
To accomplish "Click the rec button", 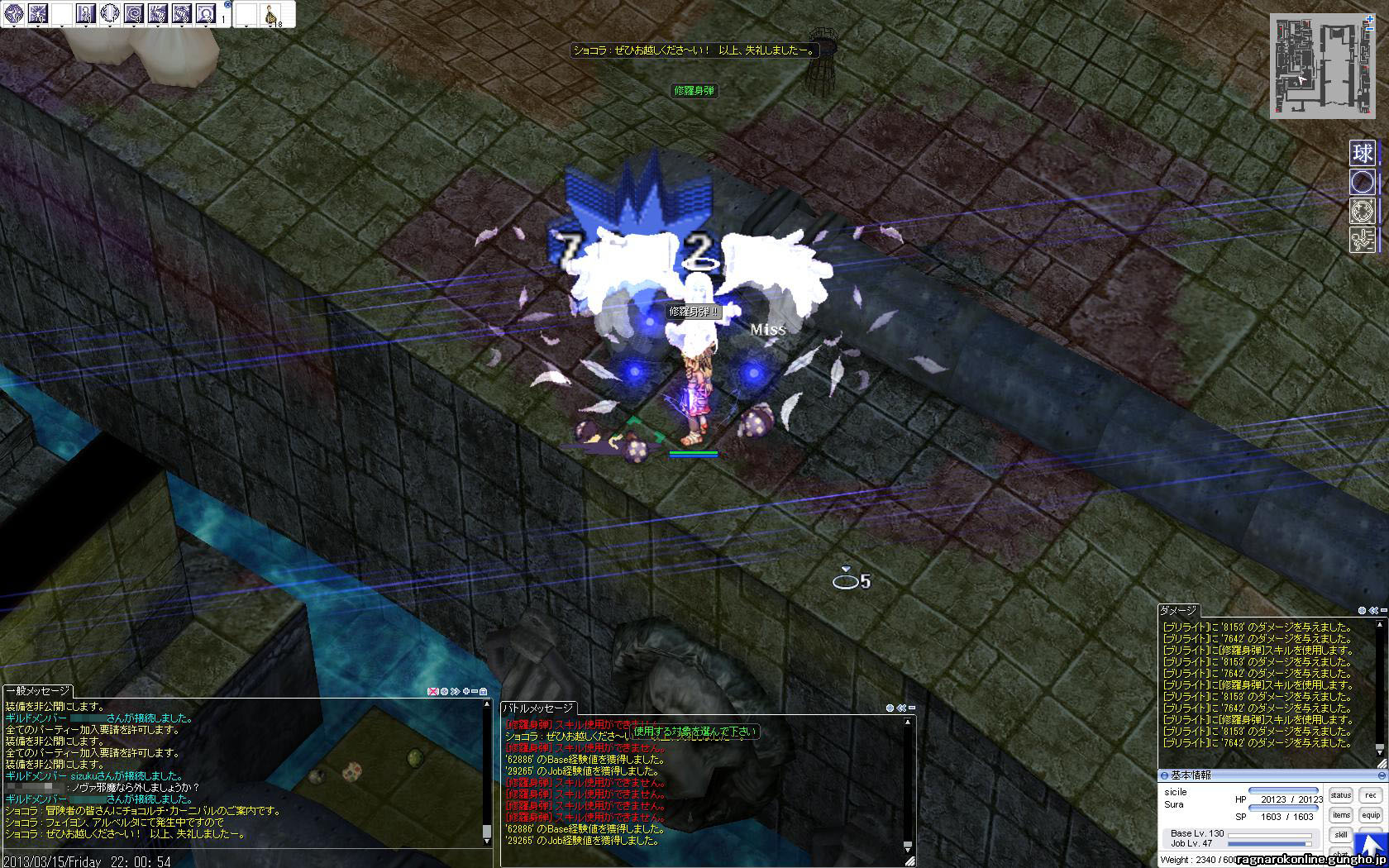I will pyautogui.click(x=1371, y=795).
